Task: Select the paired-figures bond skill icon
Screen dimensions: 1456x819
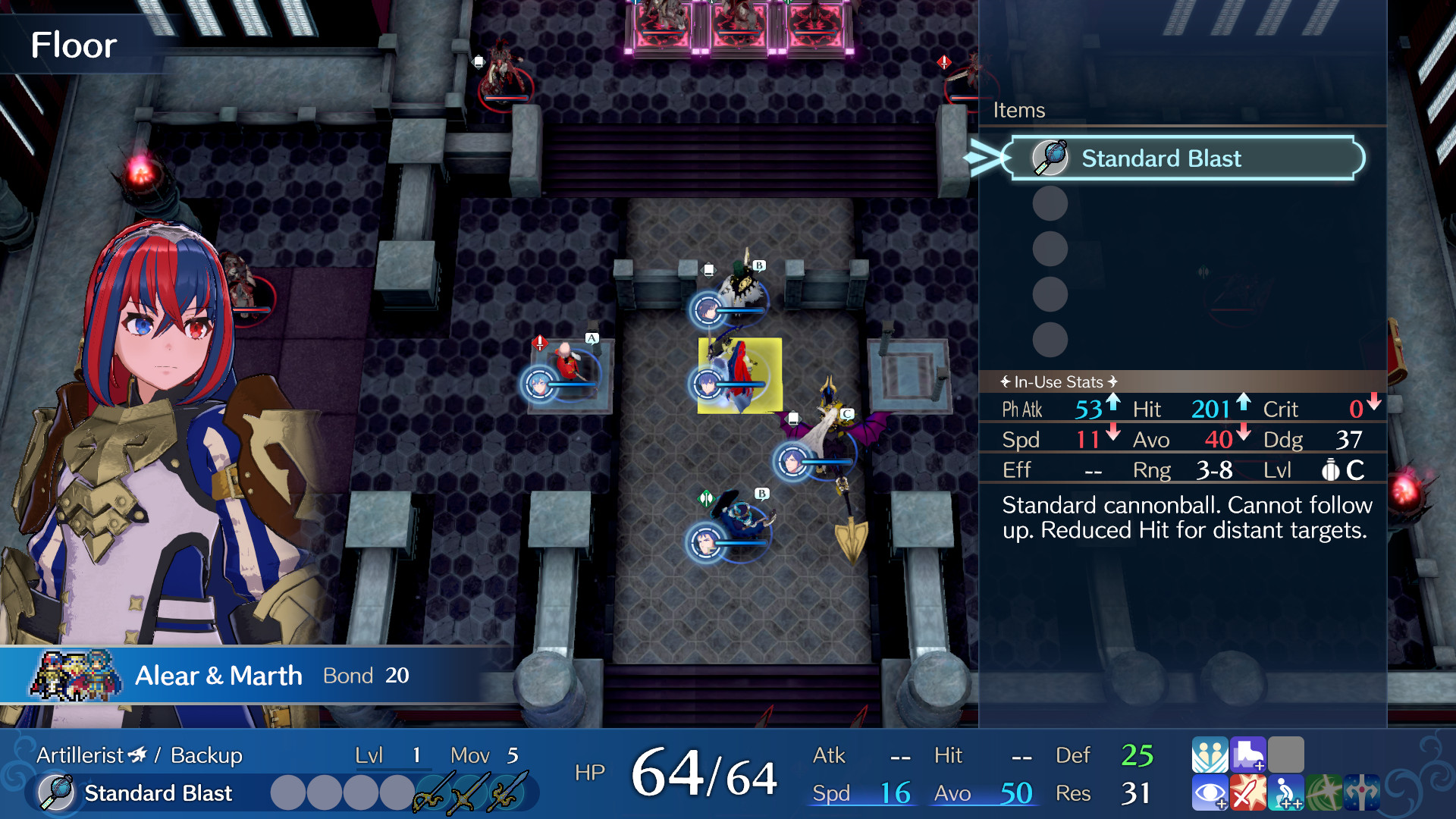Action: point(1210,755)
